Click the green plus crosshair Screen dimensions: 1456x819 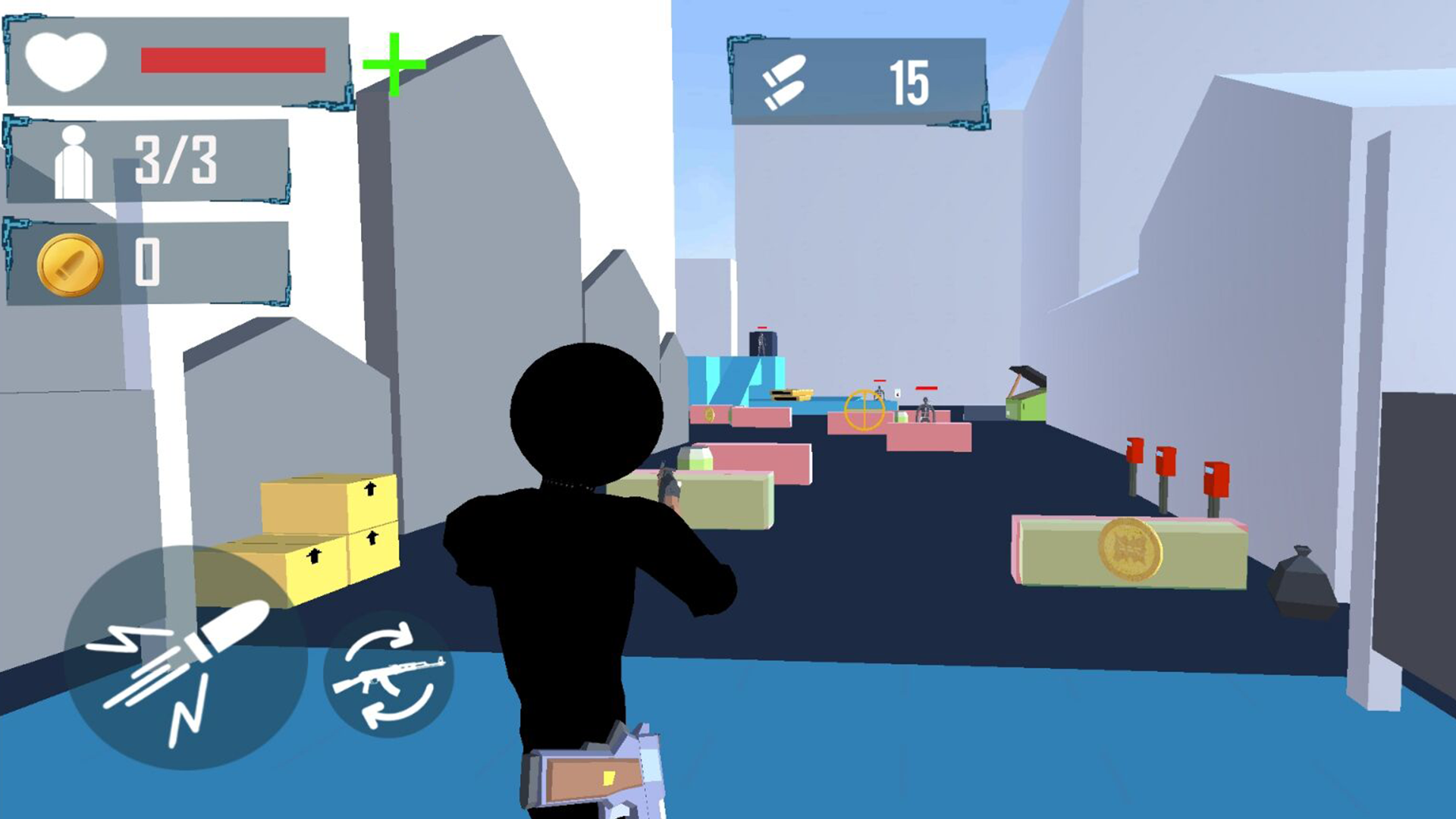pyautogui.click(x=394, y=64)
